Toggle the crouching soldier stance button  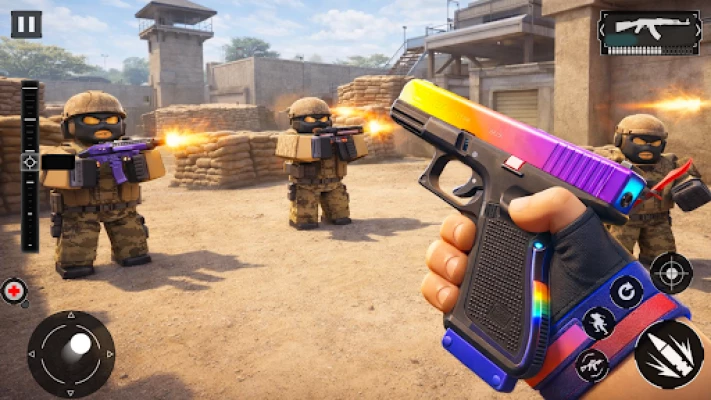598,323
